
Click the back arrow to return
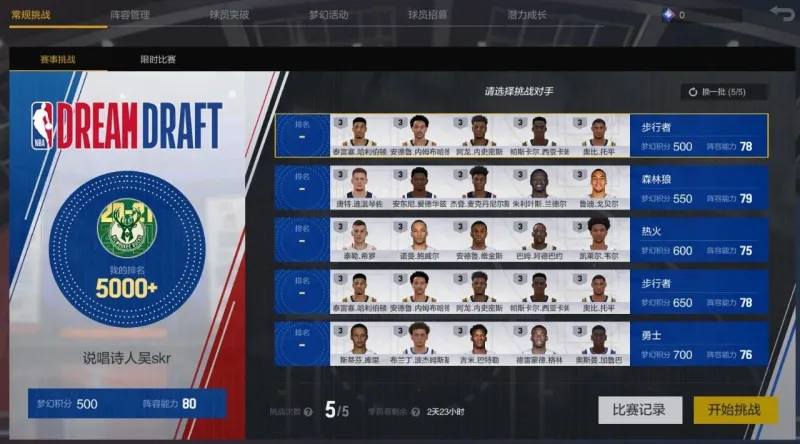780,14
